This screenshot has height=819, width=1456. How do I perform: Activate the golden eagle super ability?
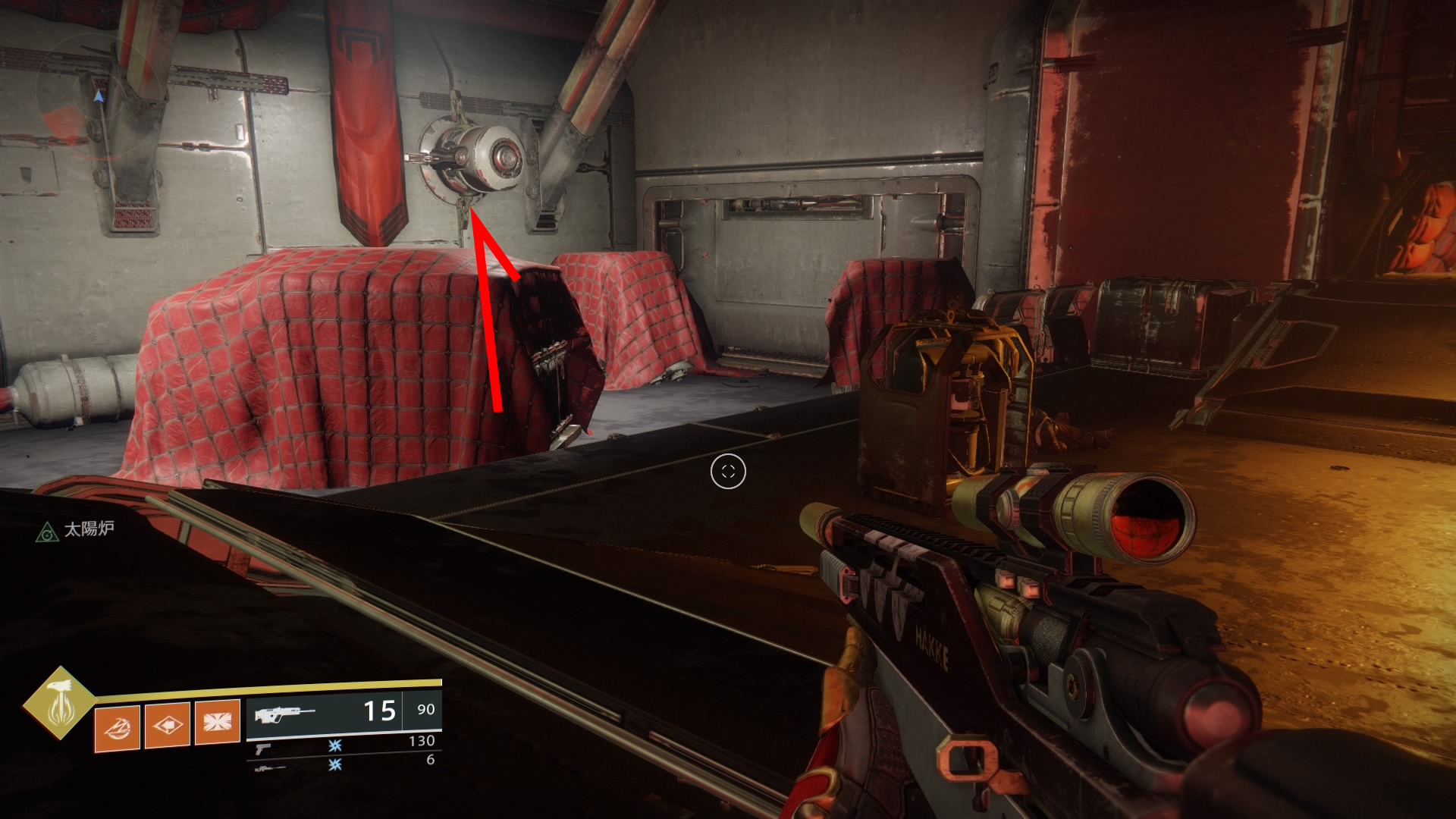59,702
